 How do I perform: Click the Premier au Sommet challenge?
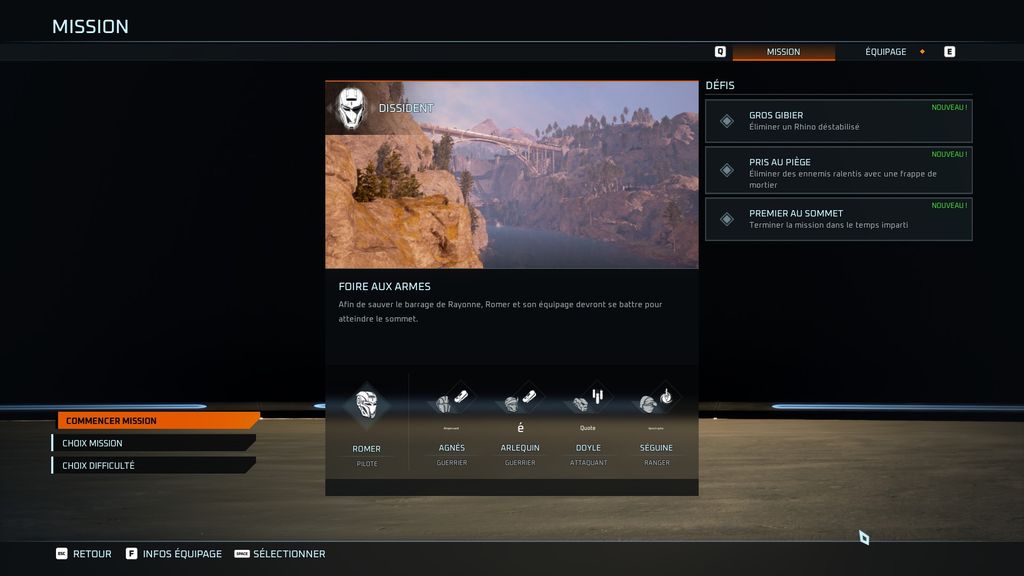pyautogui.click(x=838, y=219)
